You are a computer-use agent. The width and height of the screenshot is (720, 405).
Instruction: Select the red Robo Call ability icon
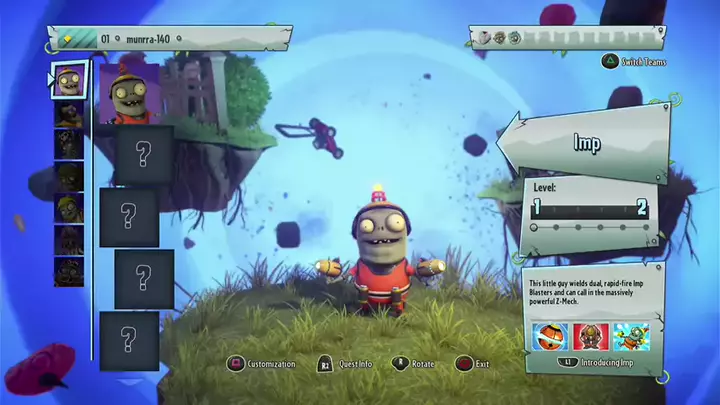click(x=590, y=337)
